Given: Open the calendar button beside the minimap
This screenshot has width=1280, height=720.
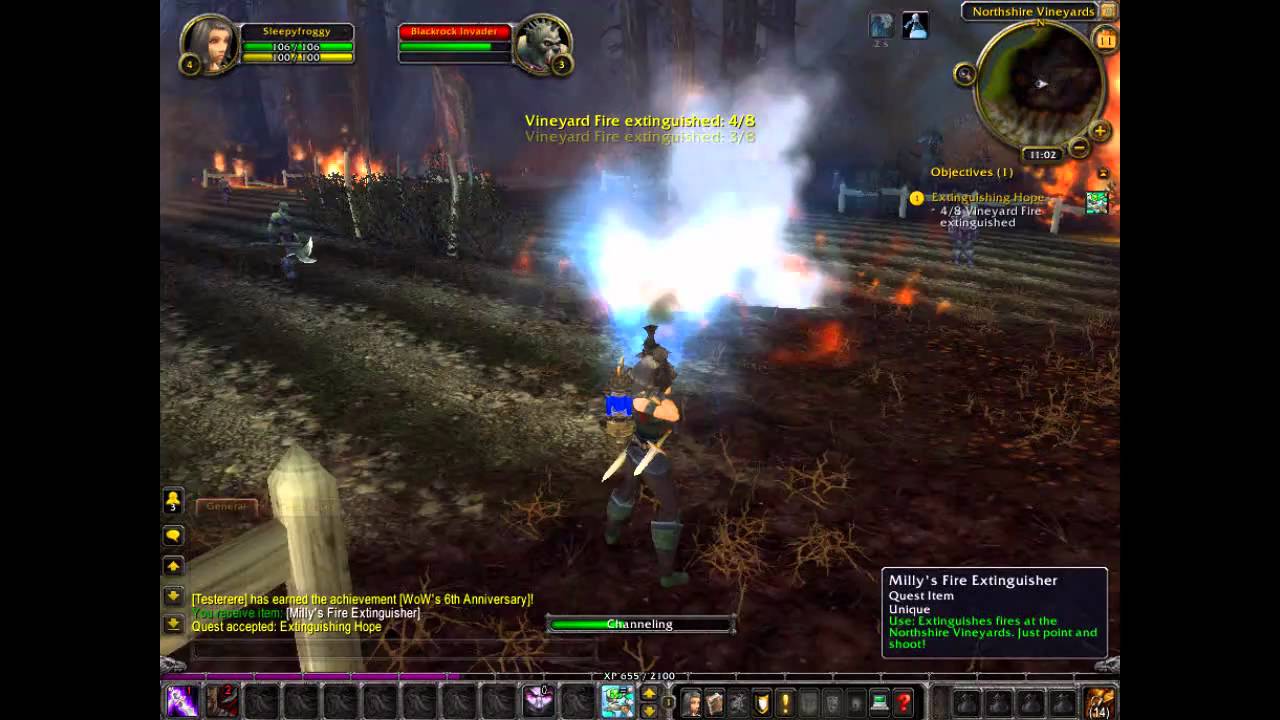Looking at the screenshot, I should pos(1105,40).
